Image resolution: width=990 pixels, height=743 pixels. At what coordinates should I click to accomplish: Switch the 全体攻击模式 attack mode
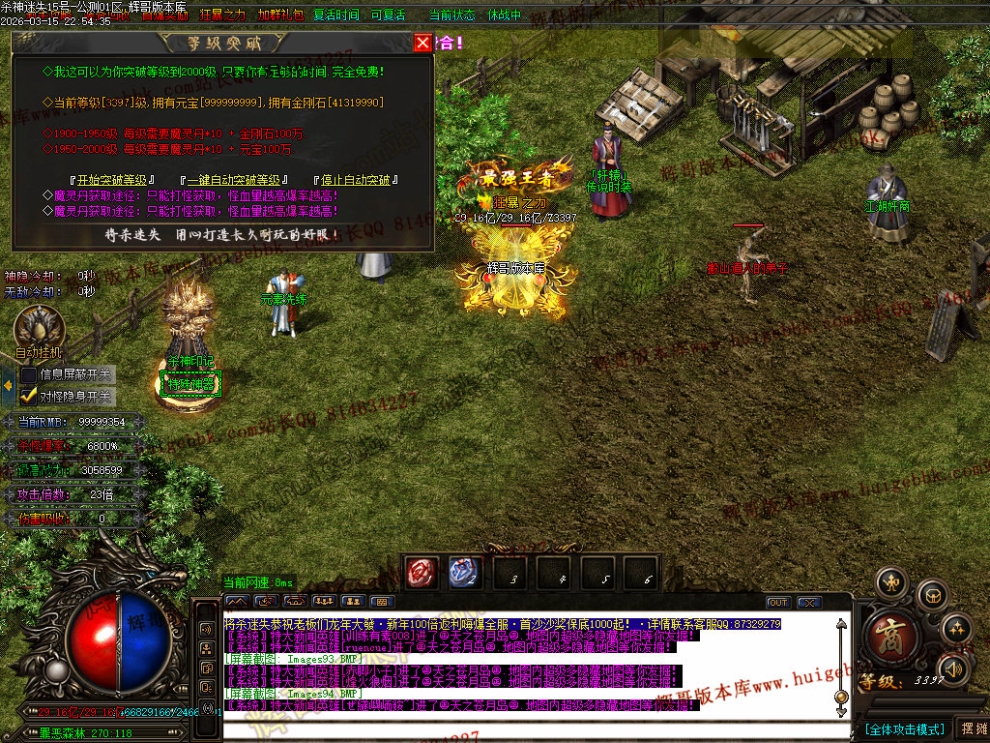click(905, 729)
